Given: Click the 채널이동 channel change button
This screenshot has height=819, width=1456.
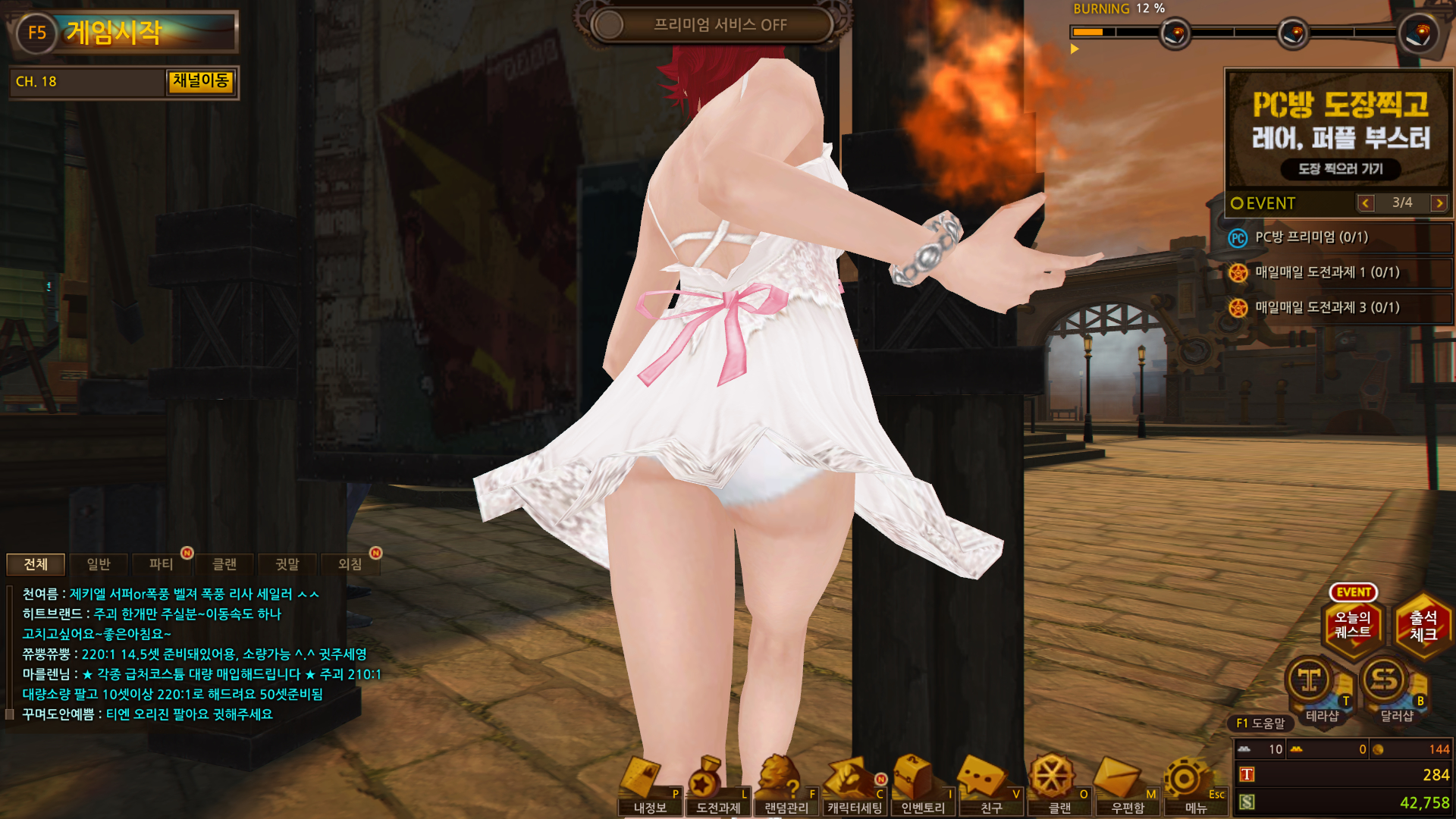Looking at the screenshot, I should pyautogui.click(x=201, y=81).
